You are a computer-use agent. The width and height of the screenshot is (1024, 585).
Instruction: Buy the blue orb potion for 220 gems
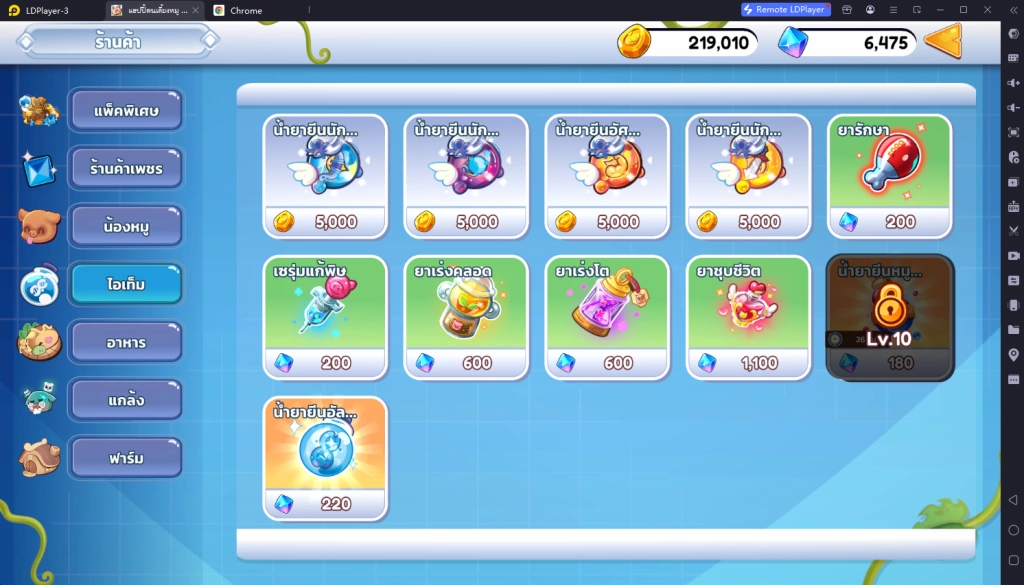tap(325, 458)
